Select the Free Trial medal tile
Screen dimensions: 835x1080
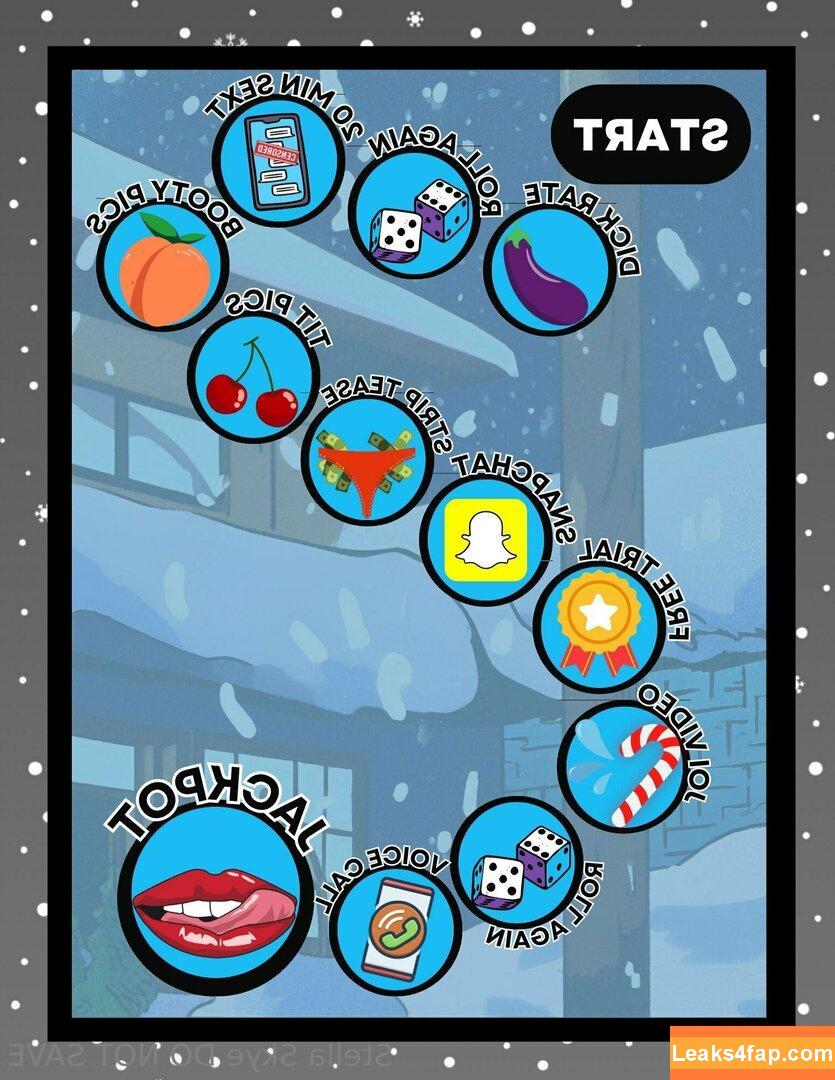[598, 625]
